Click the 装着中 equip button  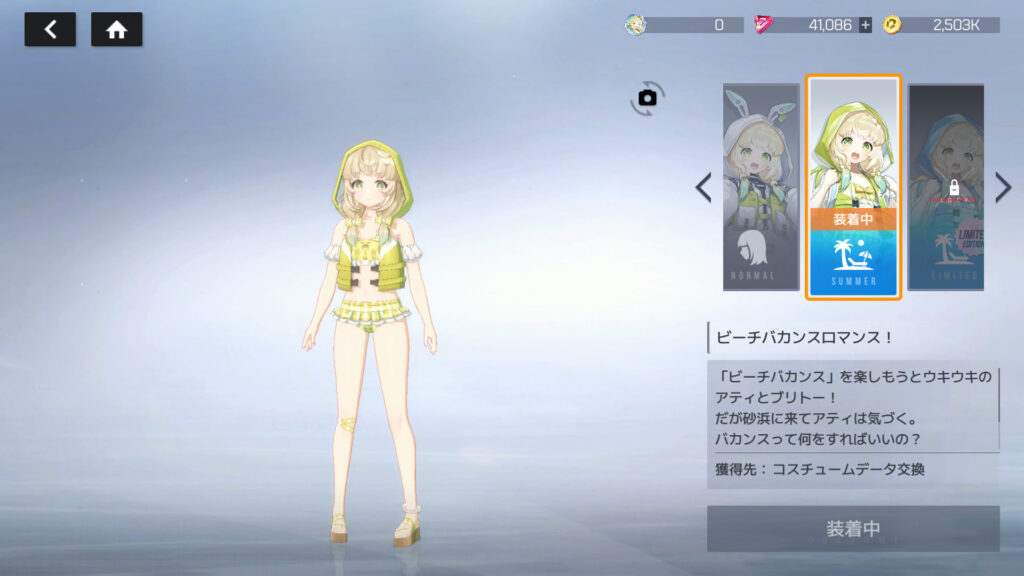853,528
